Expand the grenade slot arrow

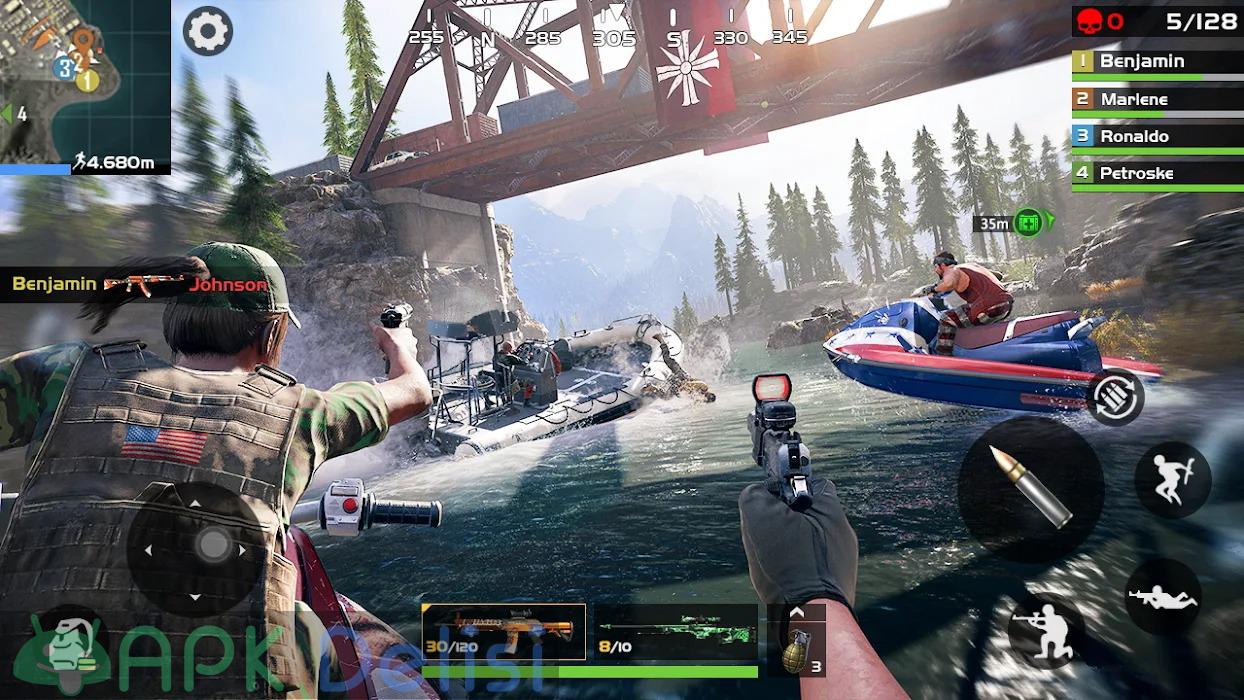[797, 612]
